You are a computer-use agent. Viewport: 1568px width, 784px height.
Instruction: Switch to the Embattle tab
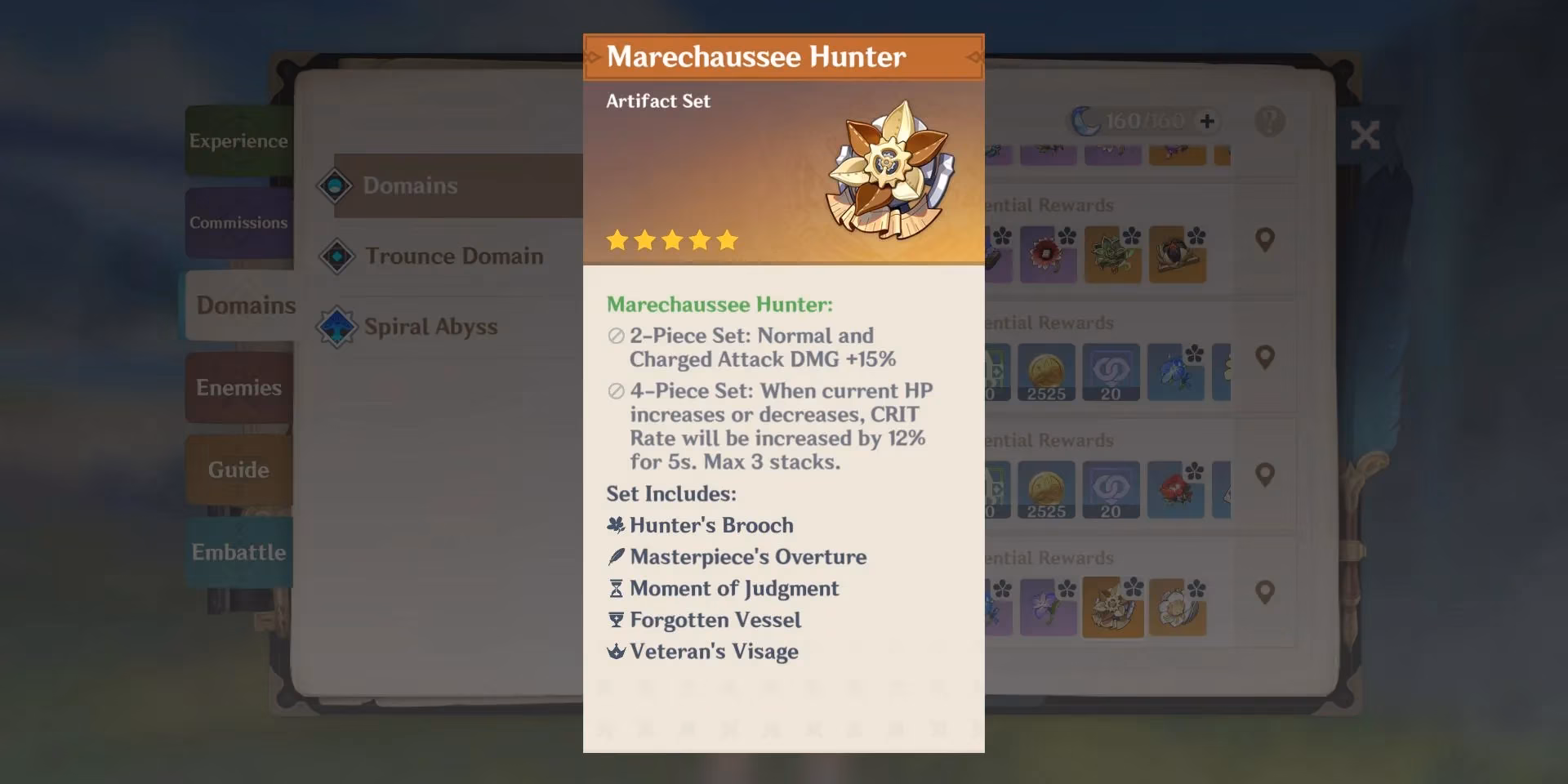pos(238,552)
